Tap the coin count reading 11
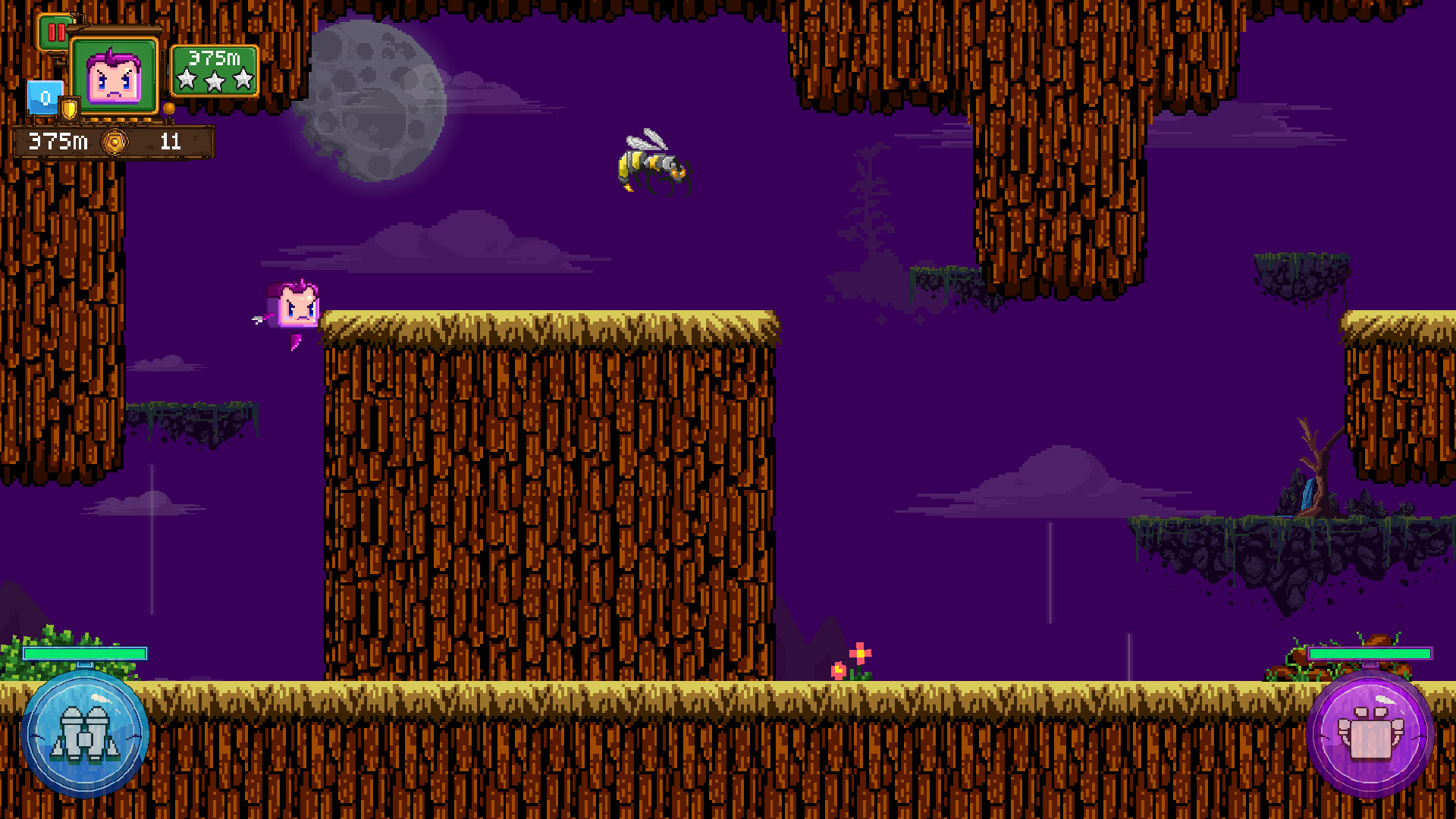1456x819 pixels. coord(171,140)
